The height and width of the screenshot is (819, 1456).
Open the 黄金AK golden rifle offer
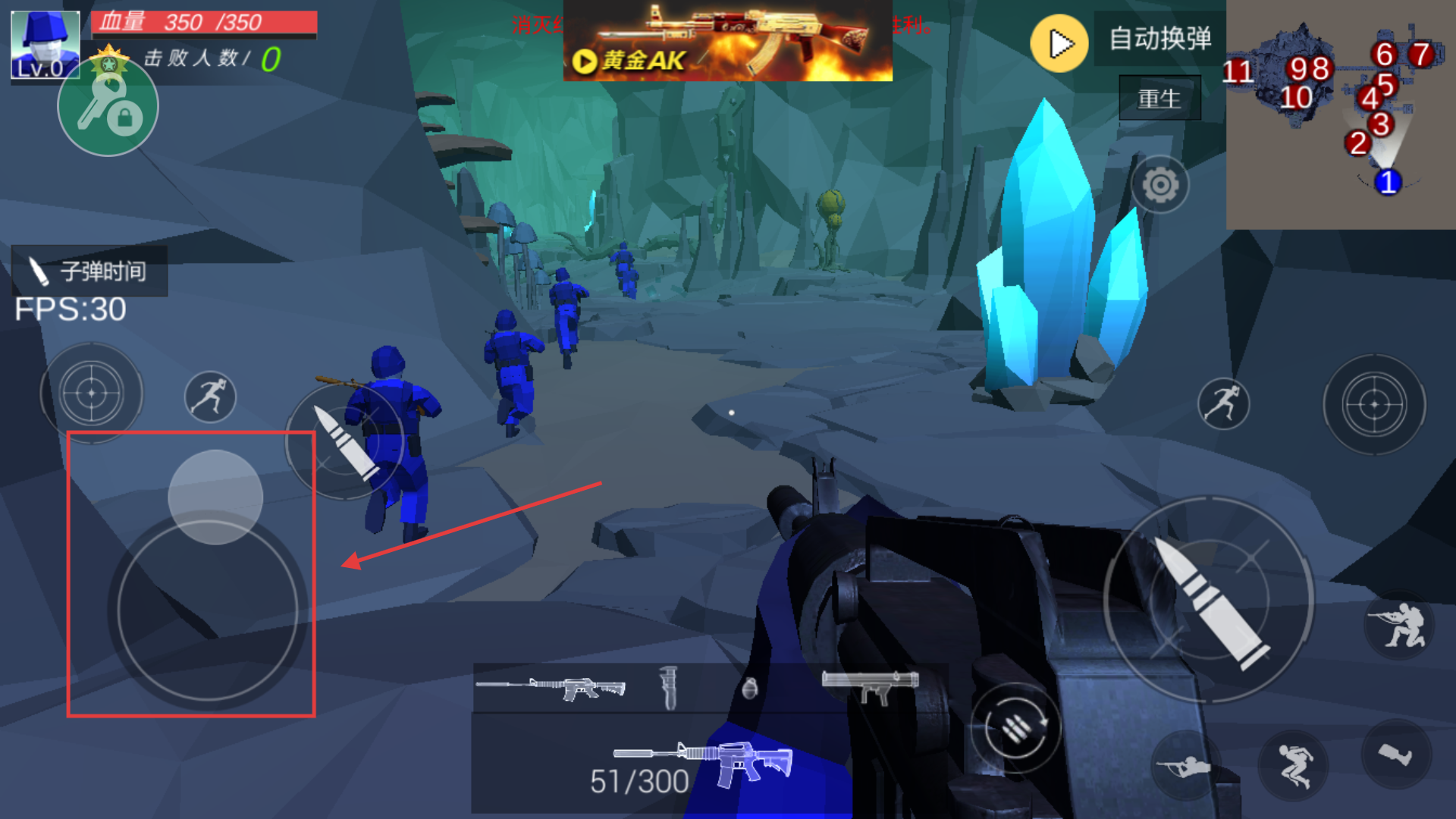click(x=727, y=41)
